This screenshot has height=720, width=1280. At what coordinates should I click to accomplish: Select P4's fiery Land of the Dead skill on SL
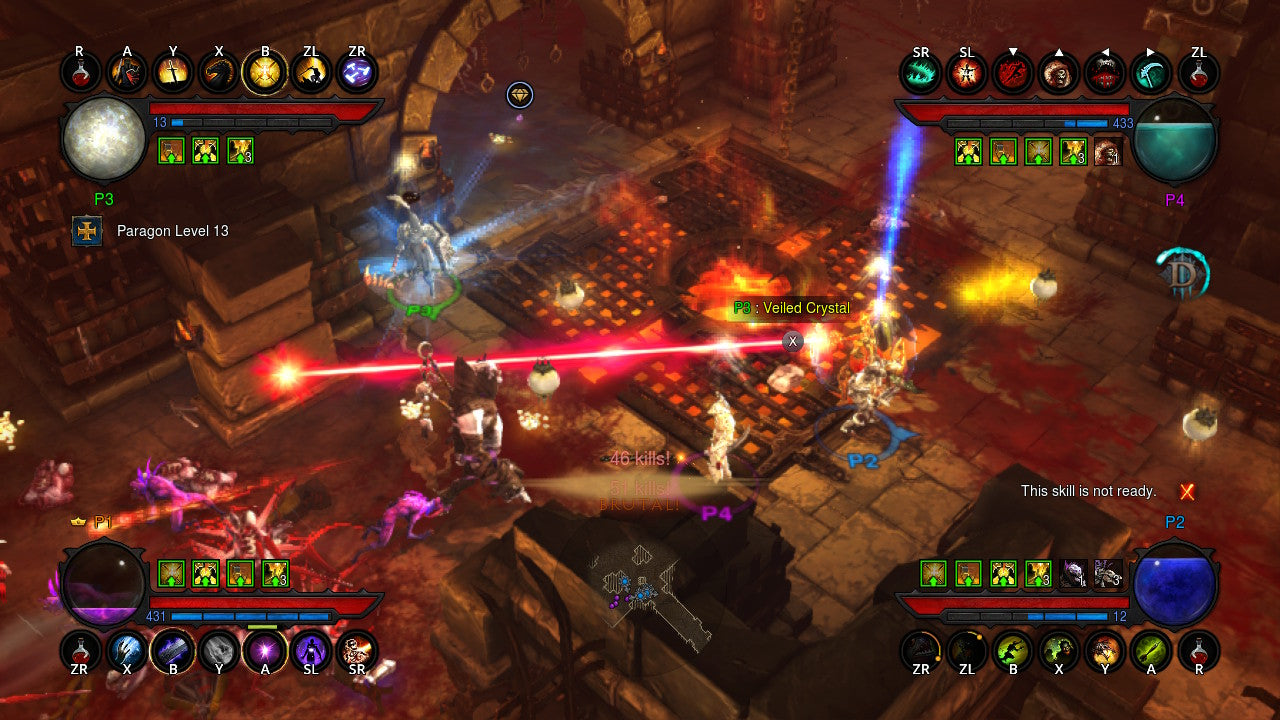pos(966,72)
